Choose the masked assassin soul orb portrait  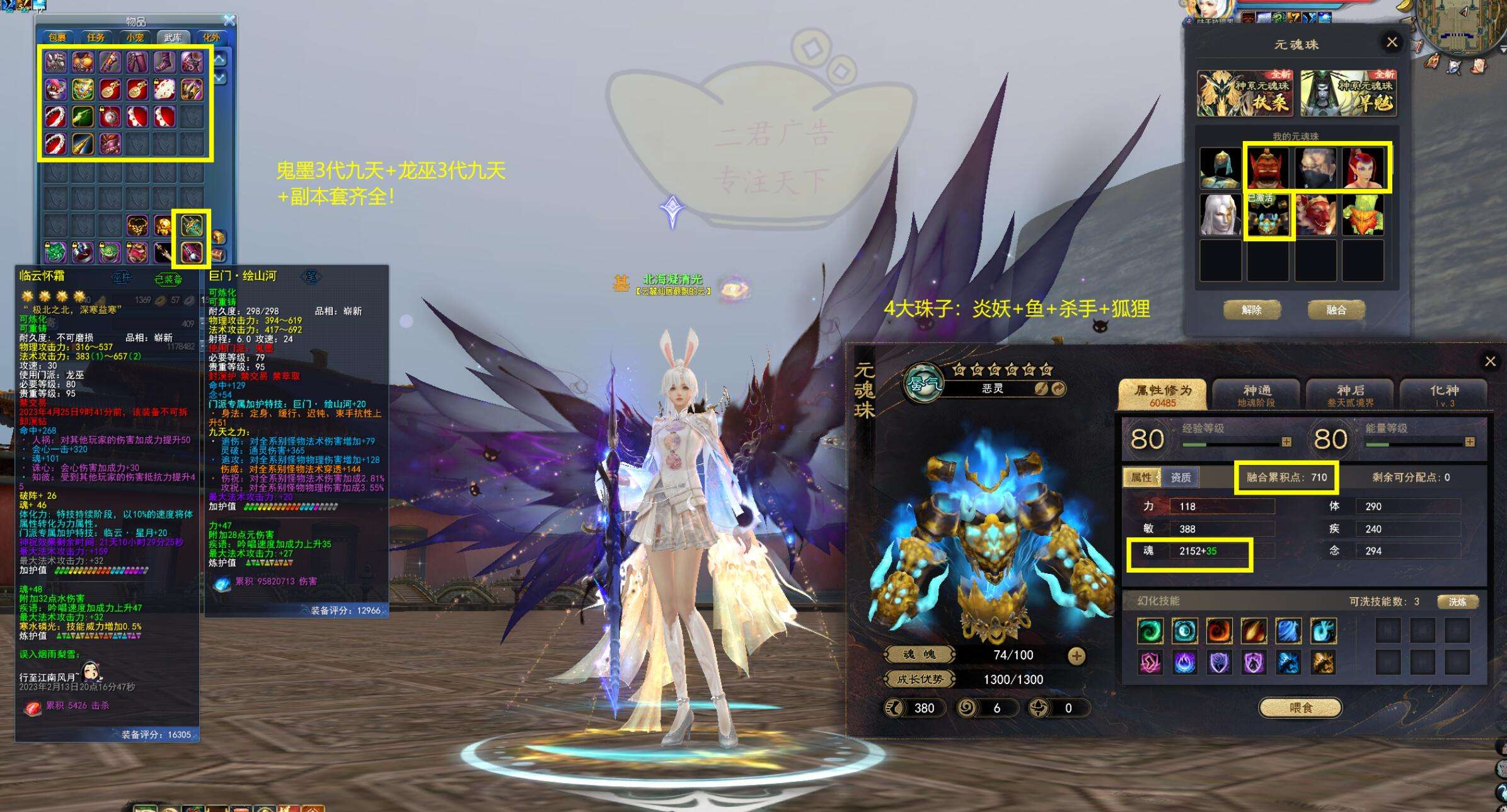[x=1315, y=168]
